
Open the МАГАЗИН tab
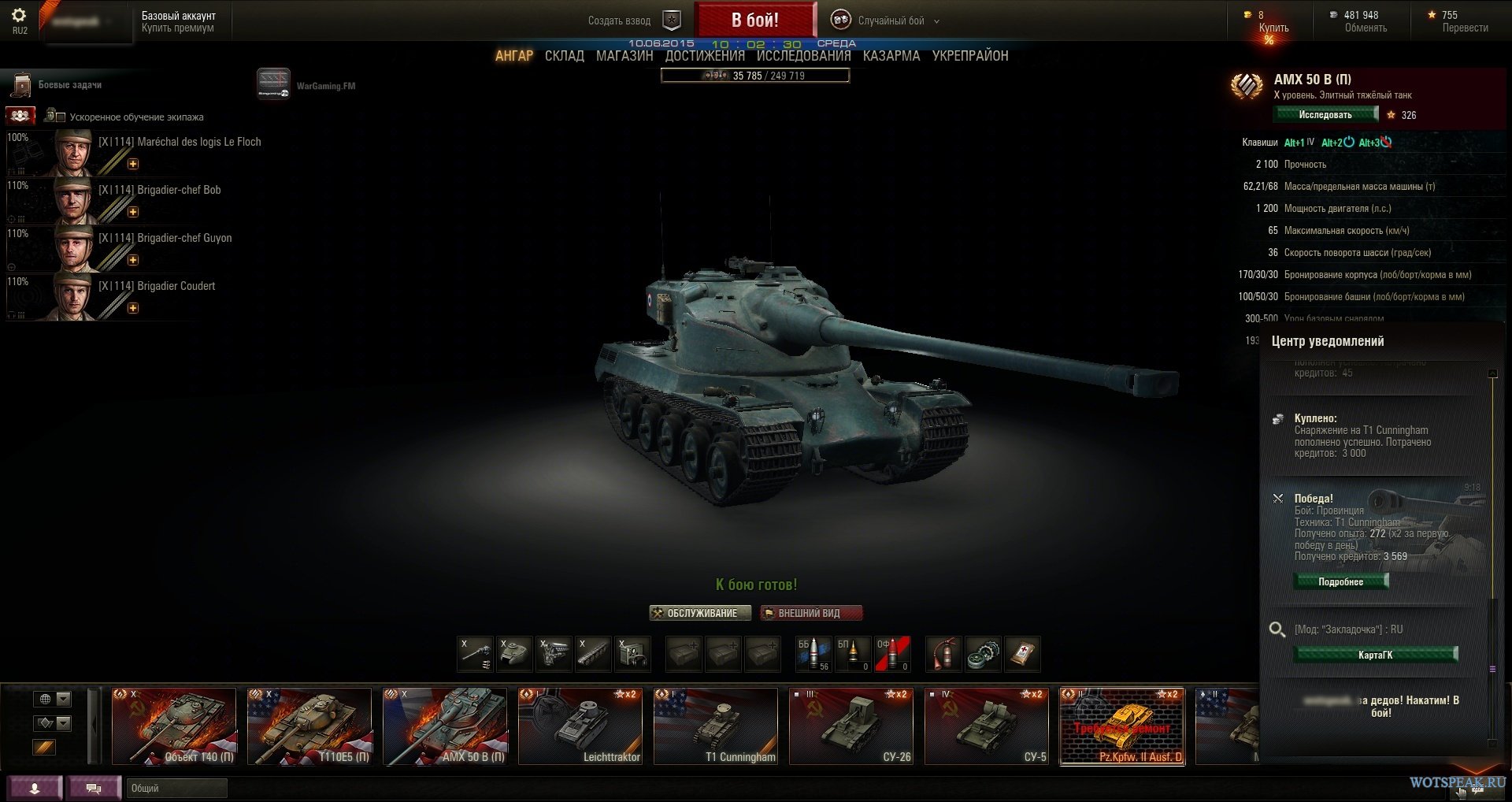[624, 56]
